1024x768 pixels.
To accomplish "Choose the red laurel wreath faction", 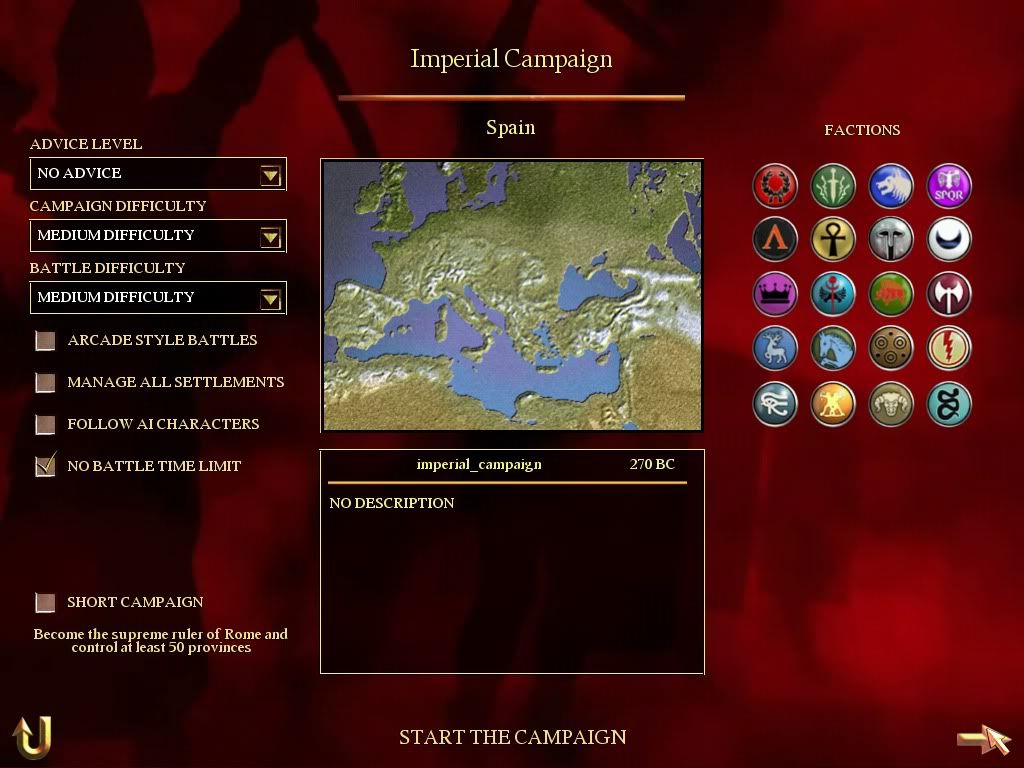I will [775, 186].
